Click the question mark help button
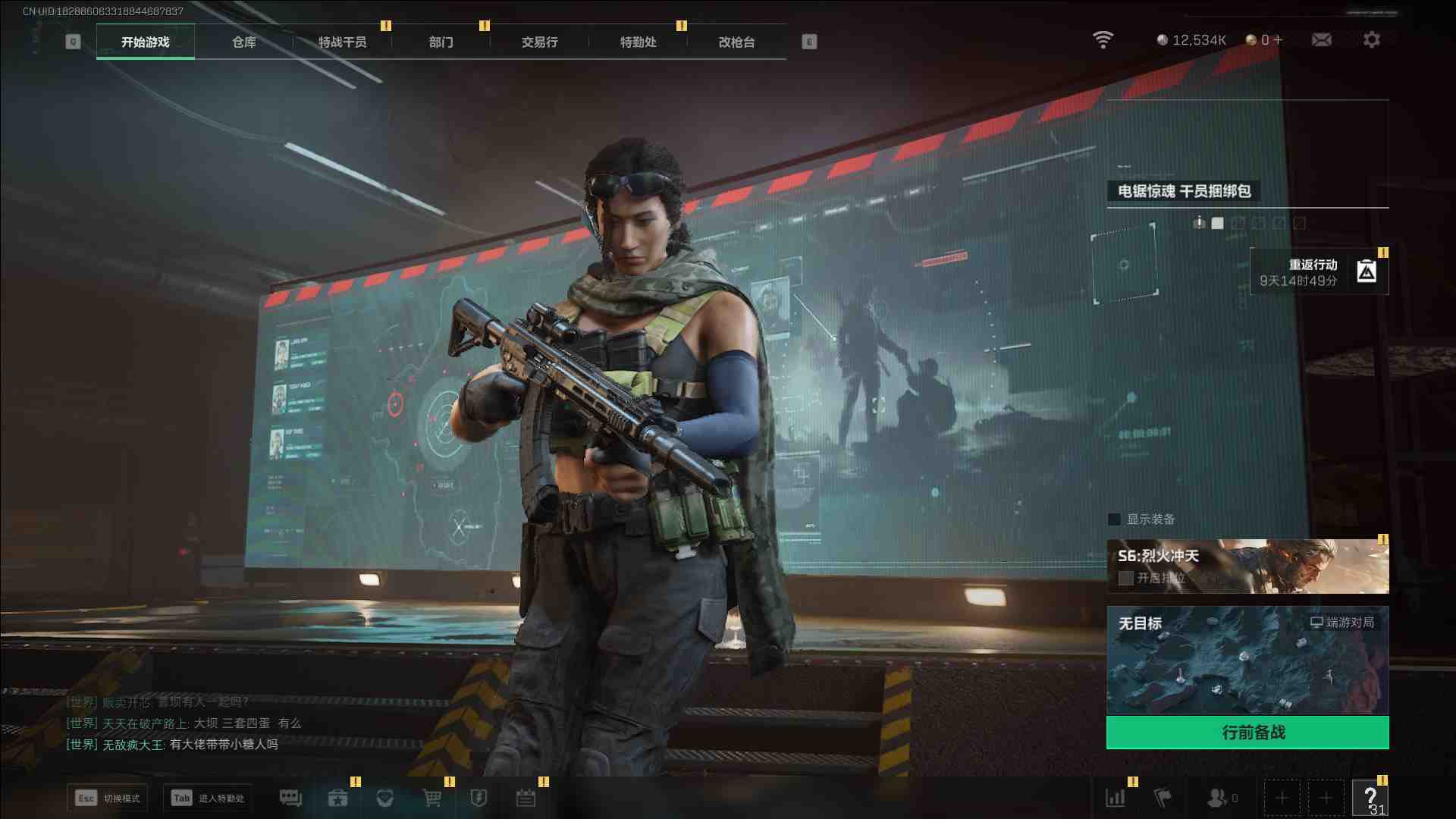Viewport: 1456px width, 819px height. [1370, 798]
